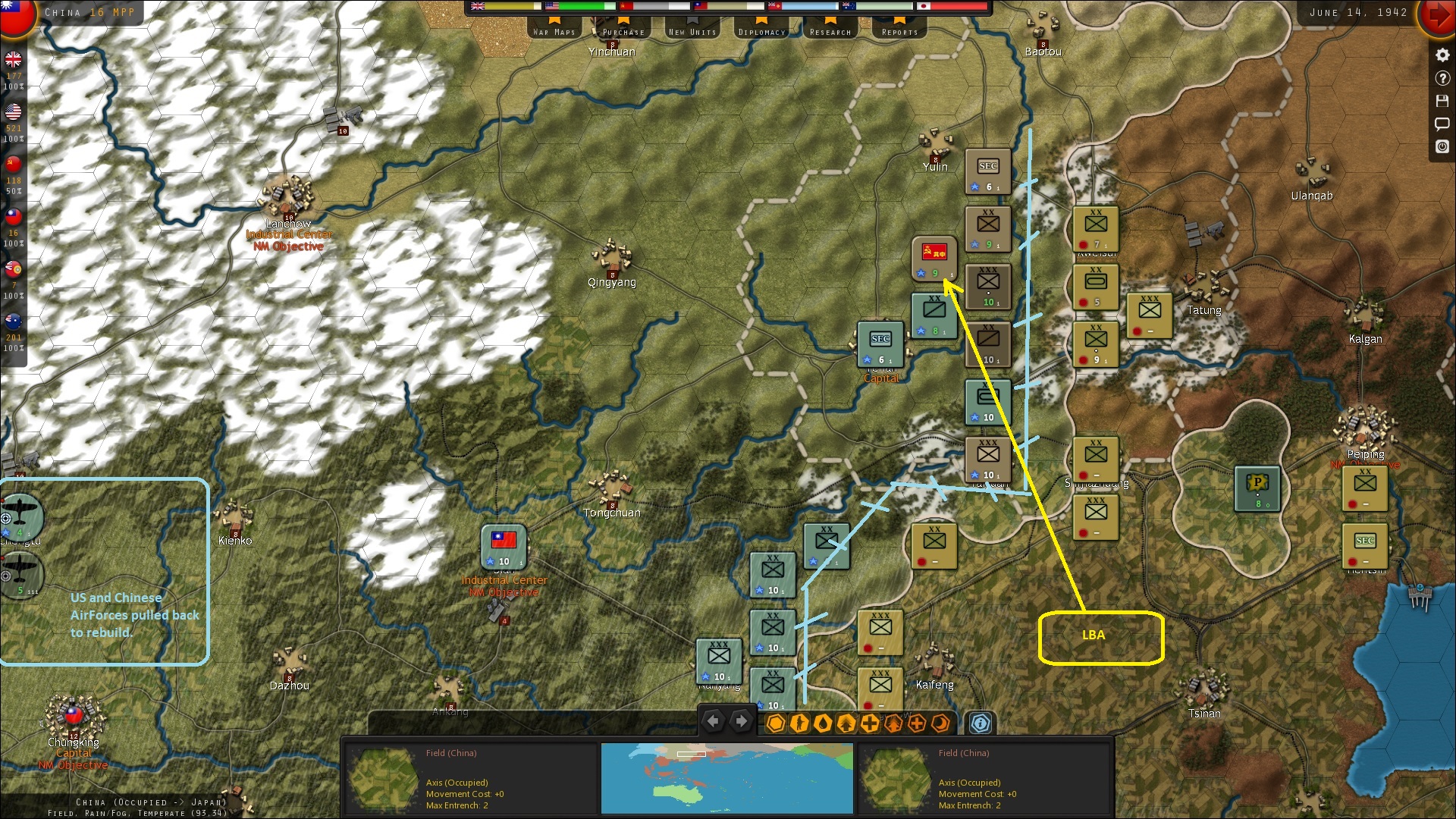Click the help question mark icon

pyautogui.click(x=1442, y=78)
